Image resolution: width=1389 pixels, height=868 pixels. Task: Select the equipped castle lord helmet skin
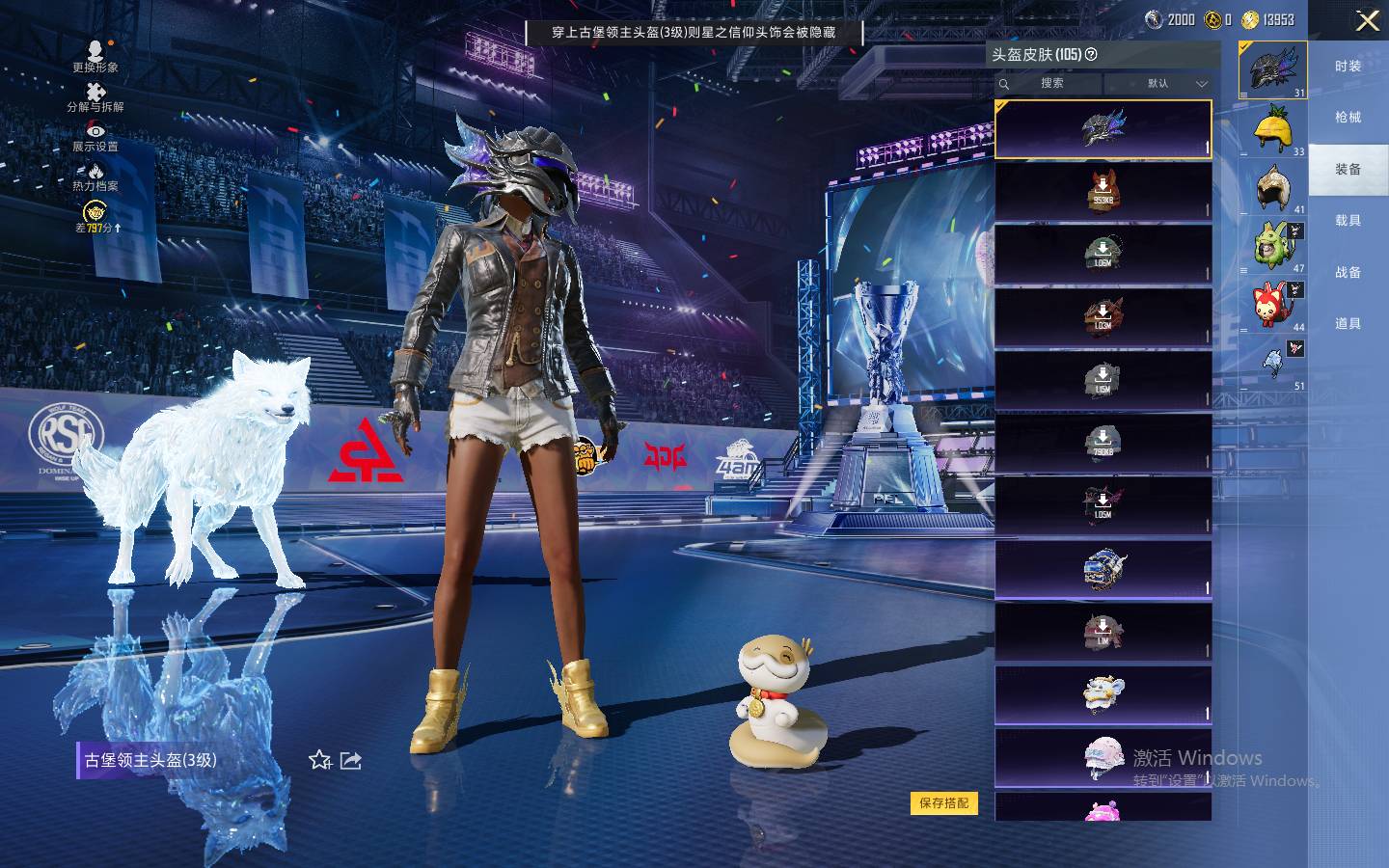[x=1103, y=129]
